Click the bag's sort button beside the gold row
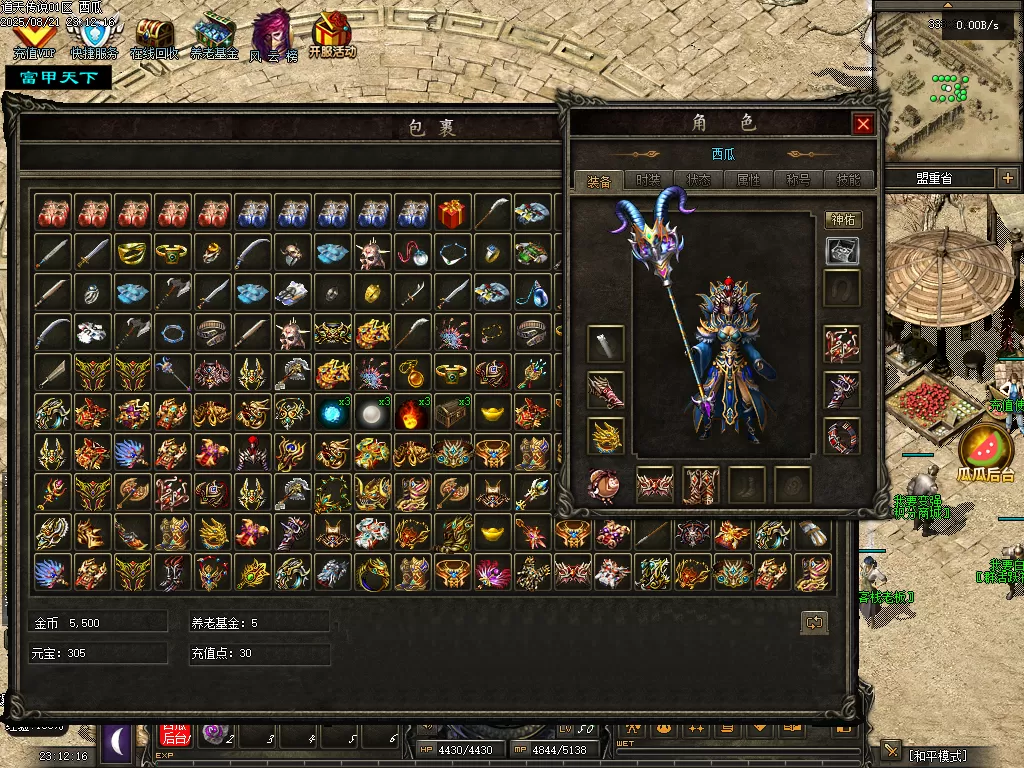Image resolution: width=1024 pixels, height=768 pixels. tap(814, 623)
